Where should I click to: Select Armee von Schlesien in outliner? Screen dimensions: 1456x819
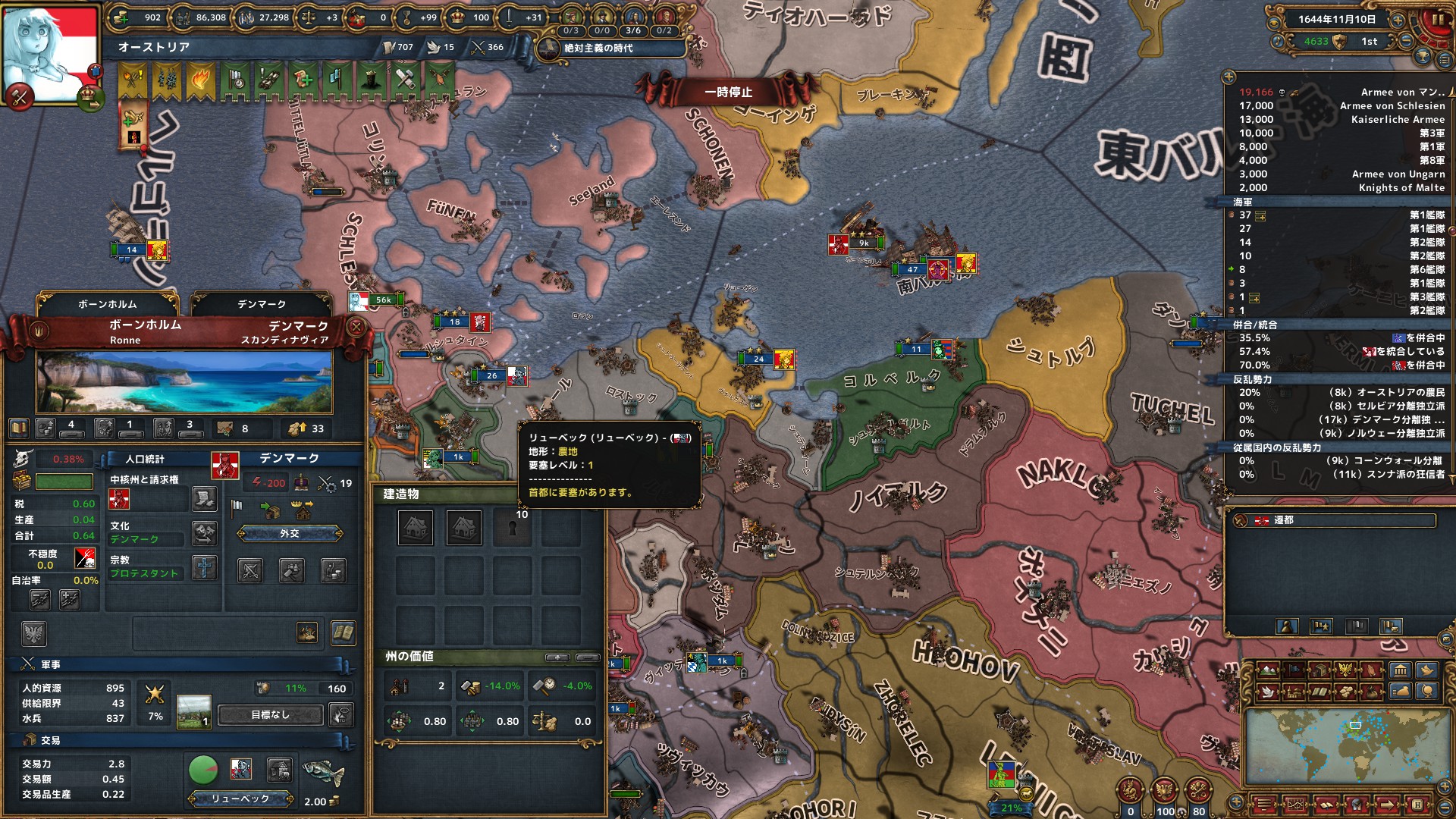pyautogui.click(x=1392, y=106)
